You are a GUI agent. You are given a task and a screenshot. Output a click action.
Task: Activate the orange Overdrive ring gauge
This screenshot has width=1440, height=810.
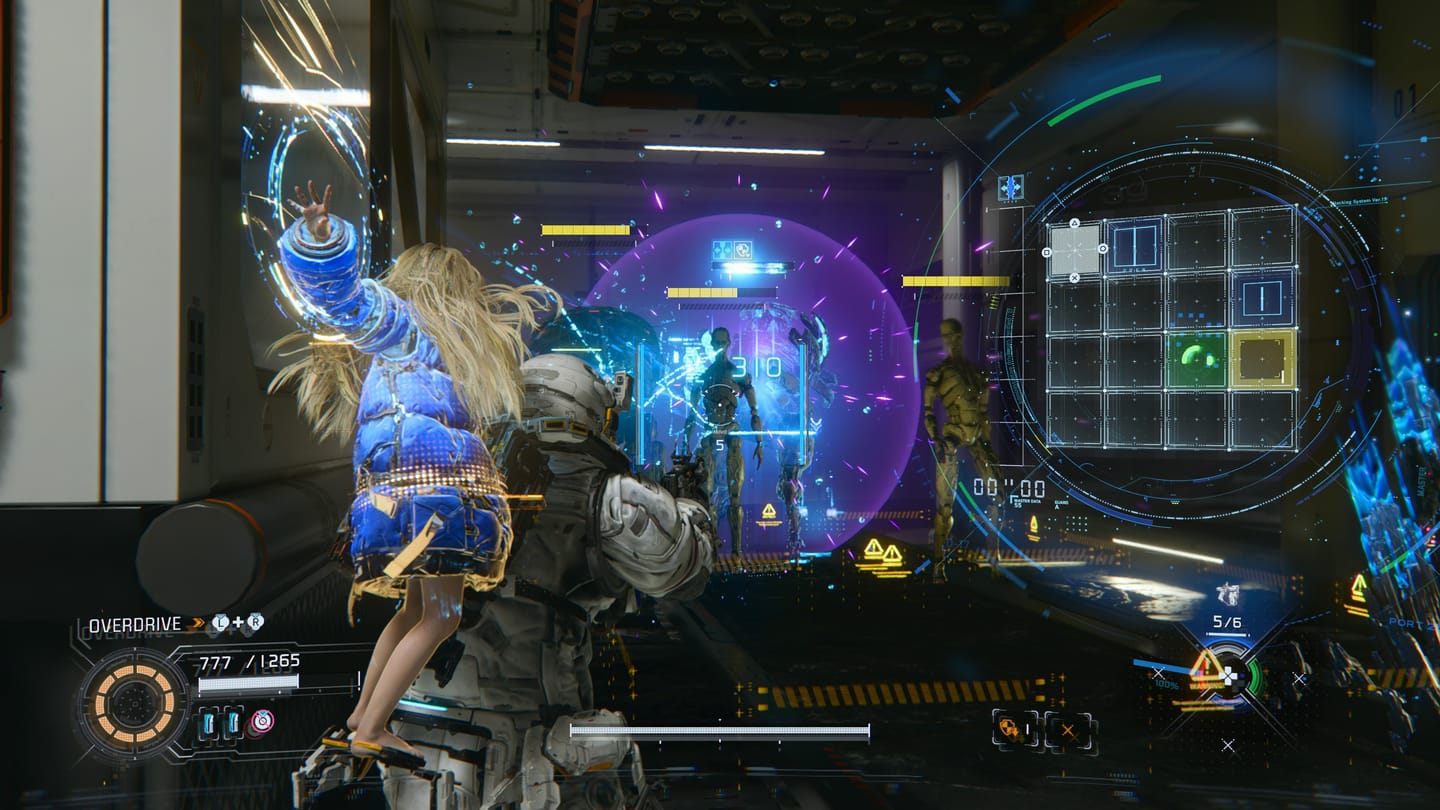tap(134, 701)
